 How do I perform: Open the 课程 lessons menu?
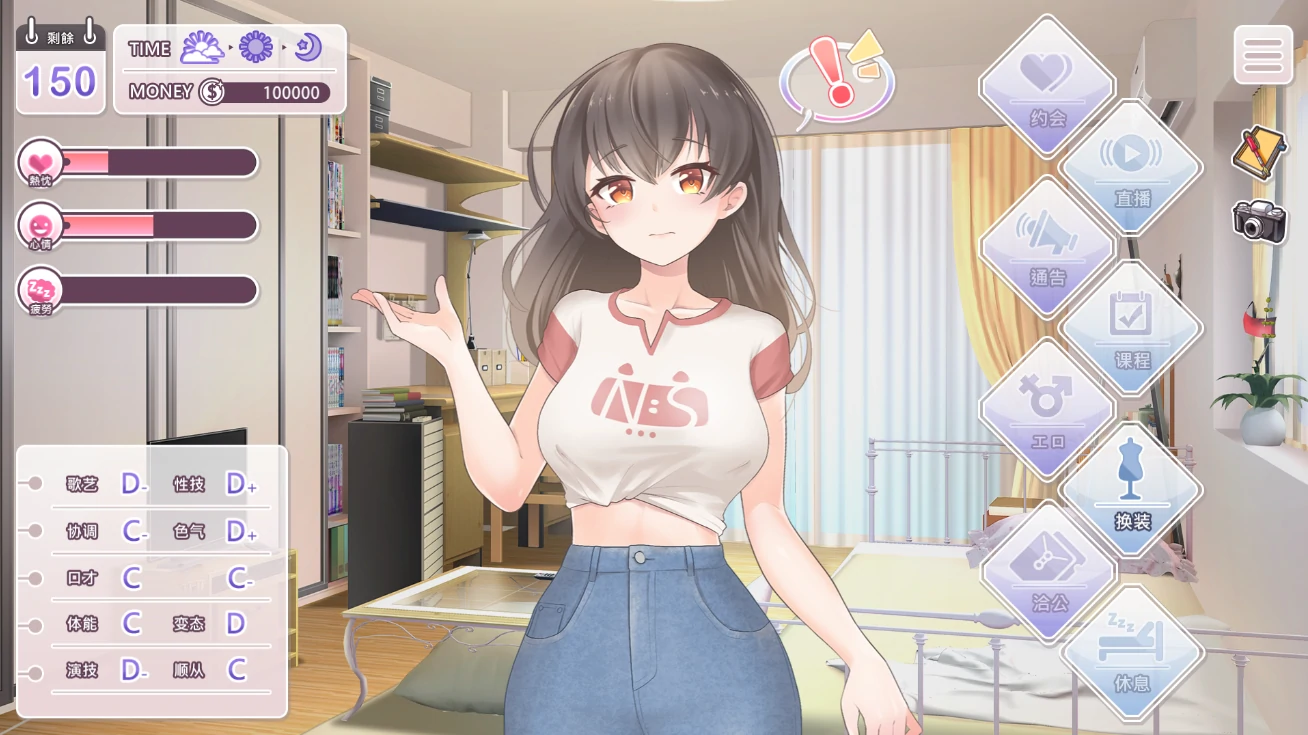tap(1131, 329)
